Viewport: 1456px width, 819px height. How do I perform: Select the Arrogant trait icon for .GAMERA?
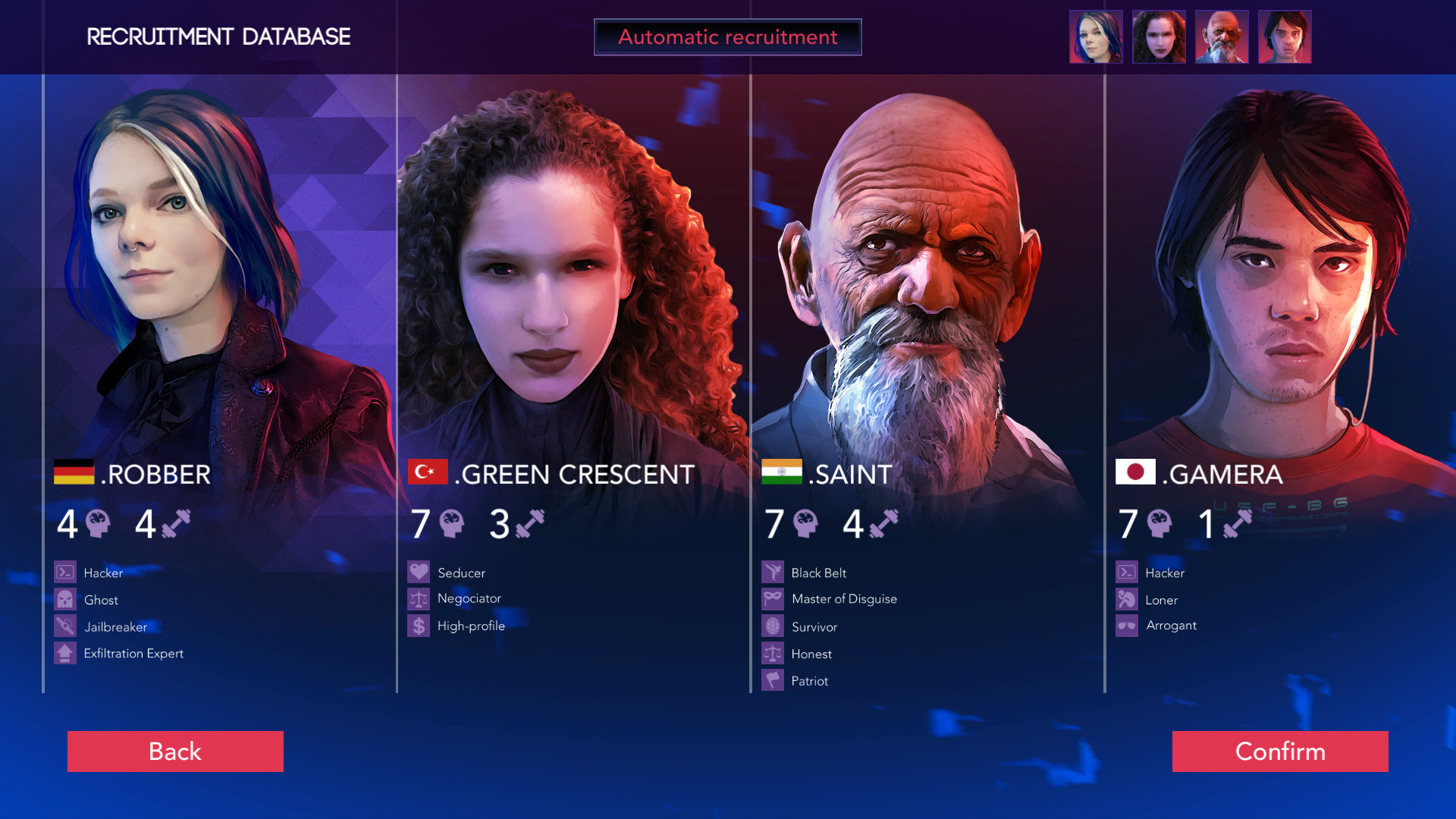click(1128, 626)
